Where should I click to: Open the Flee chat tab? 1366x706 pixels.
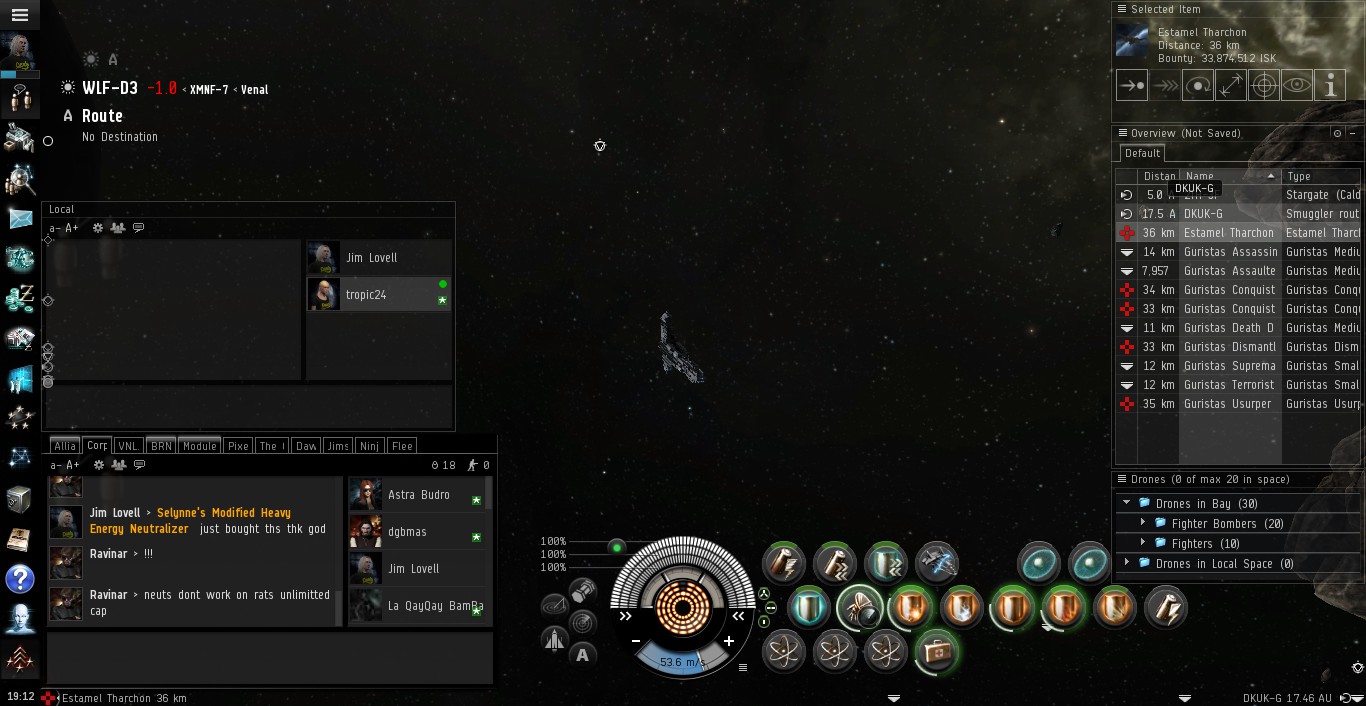(402, 446)
